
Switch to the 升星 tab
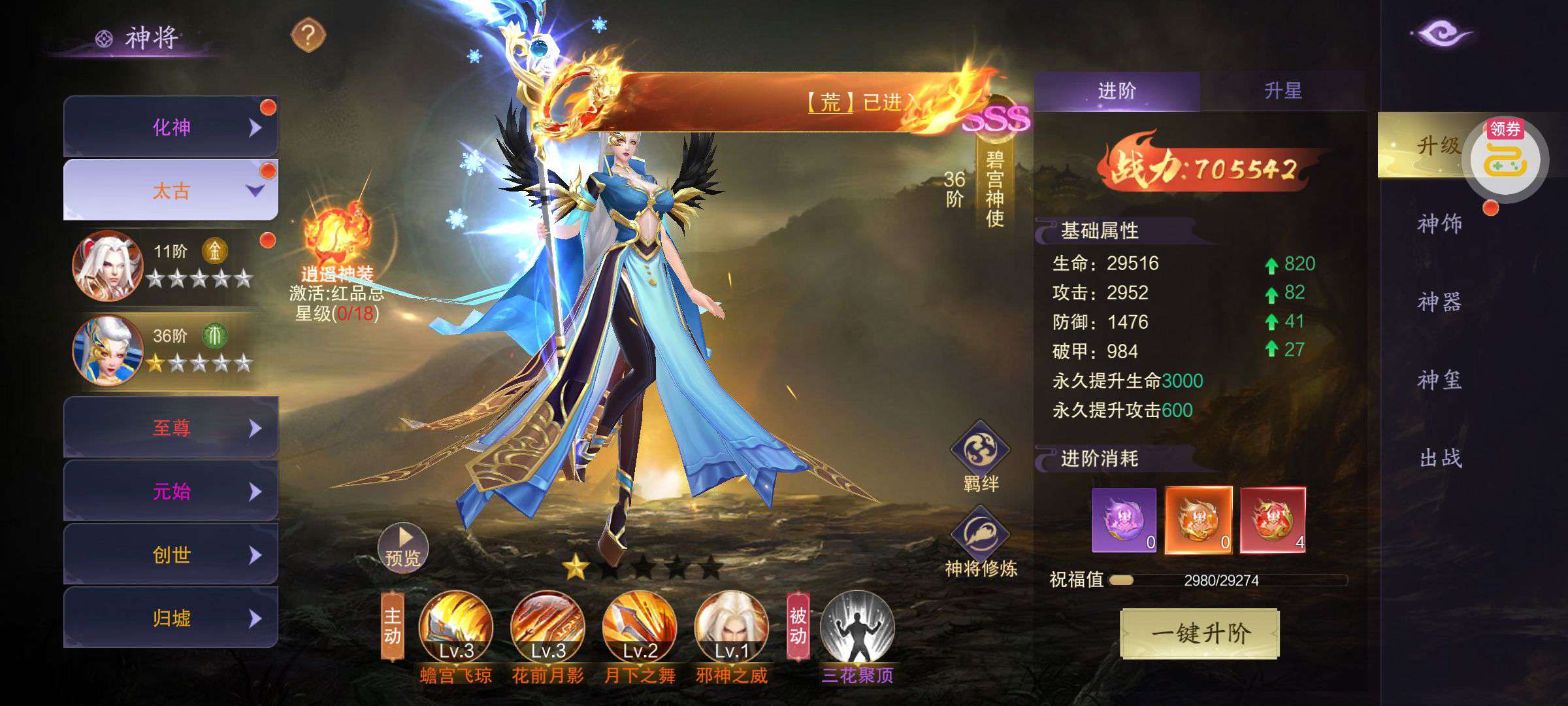pyautogui.click(x=1282, y=91)
